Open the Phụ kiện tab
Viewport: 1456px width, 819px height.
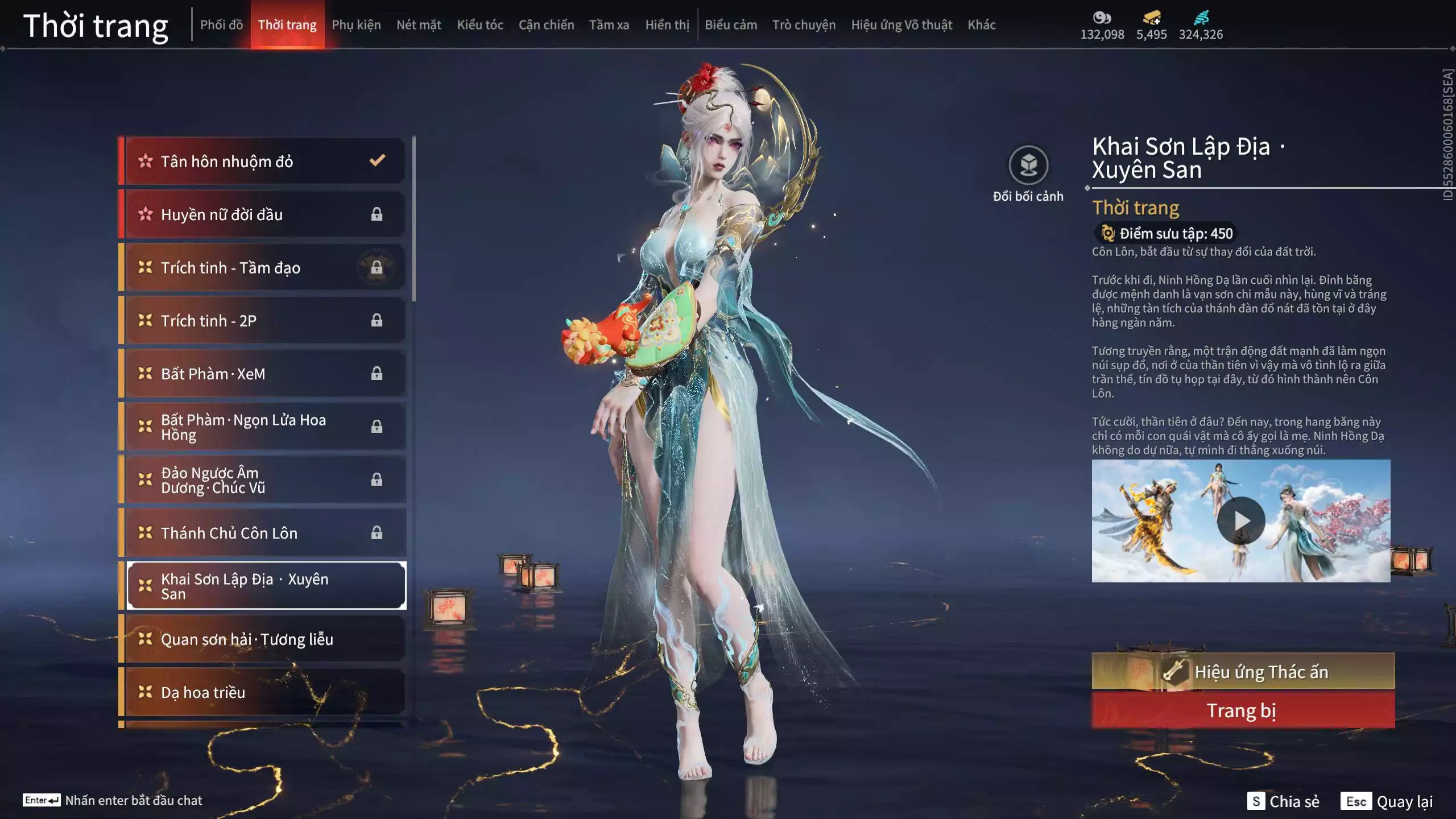(356, 25)
